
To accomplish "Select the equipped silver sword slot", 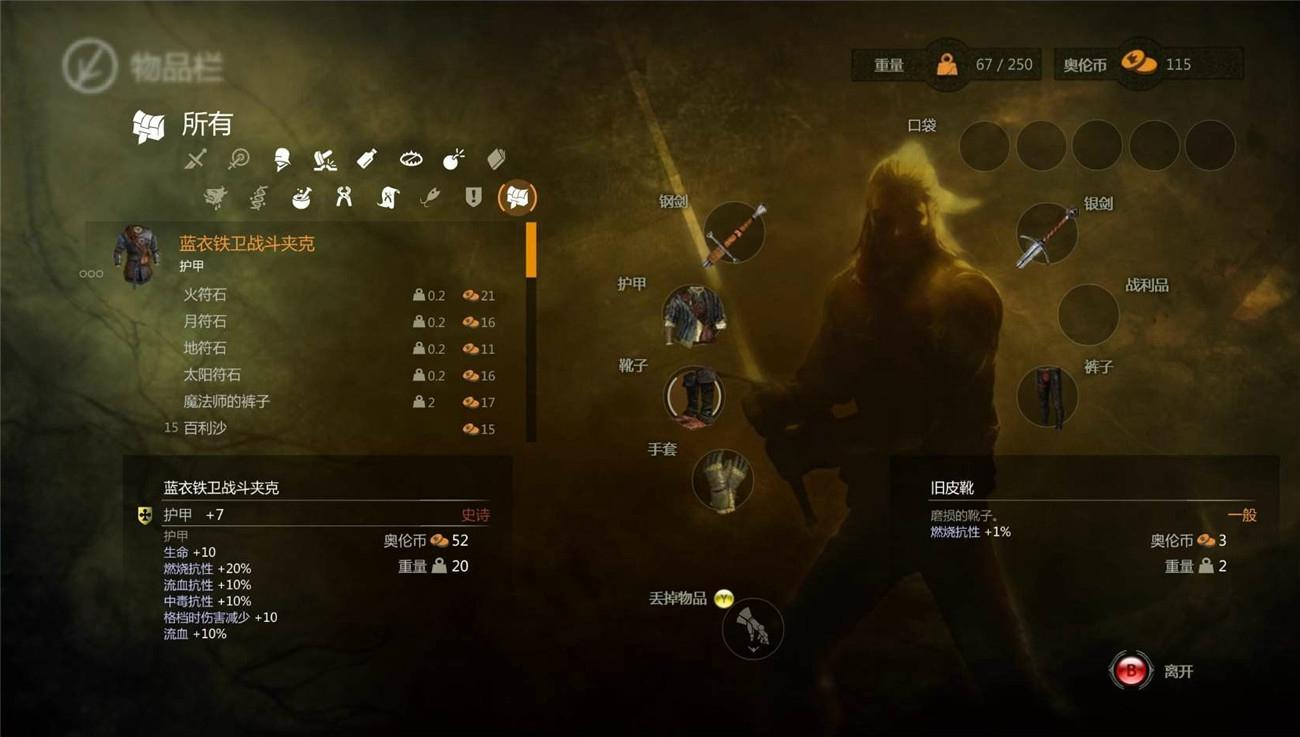I will (1046, 235).
